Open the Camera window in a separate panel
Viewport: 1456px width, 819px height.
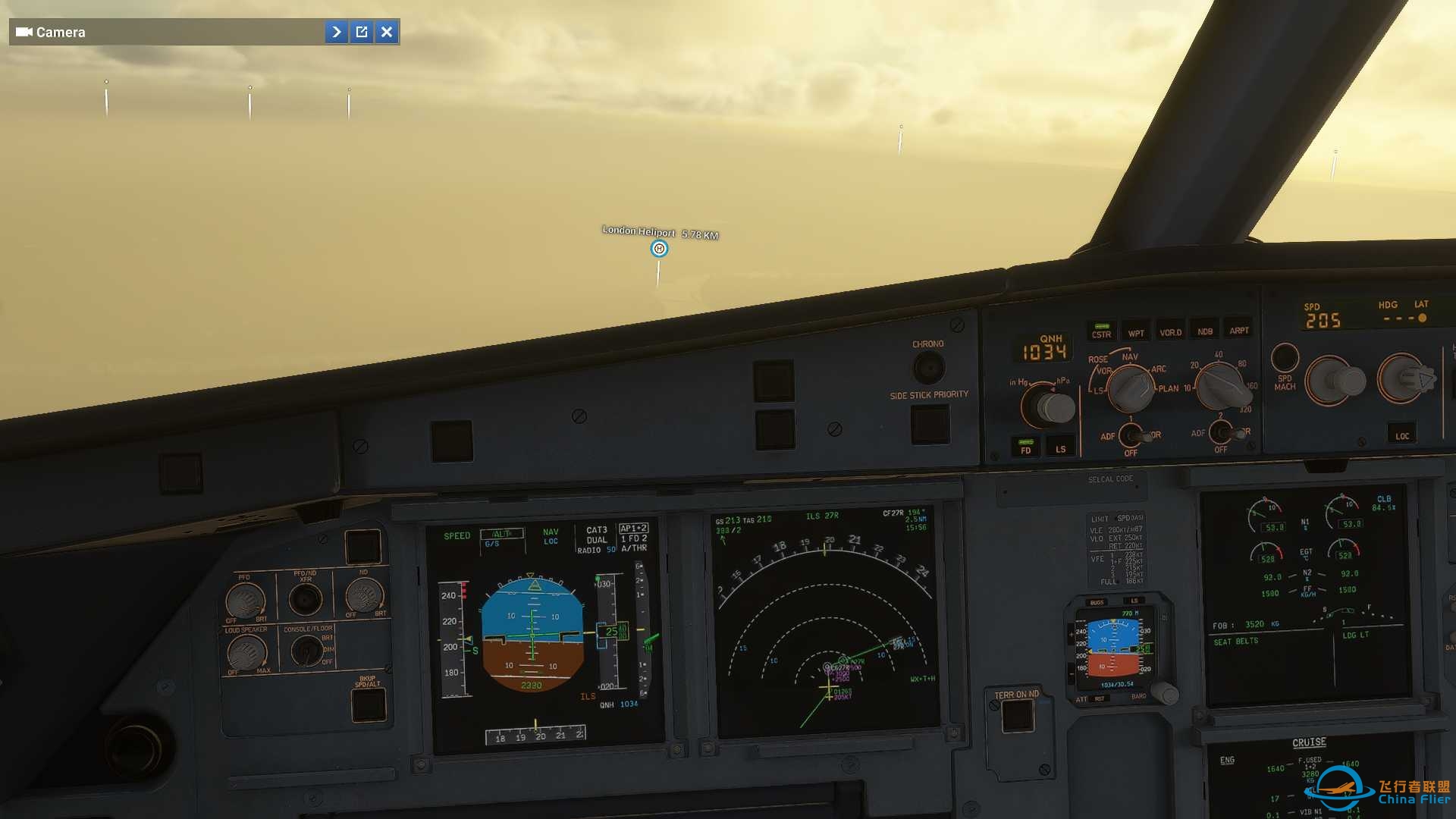pos(362,32)
